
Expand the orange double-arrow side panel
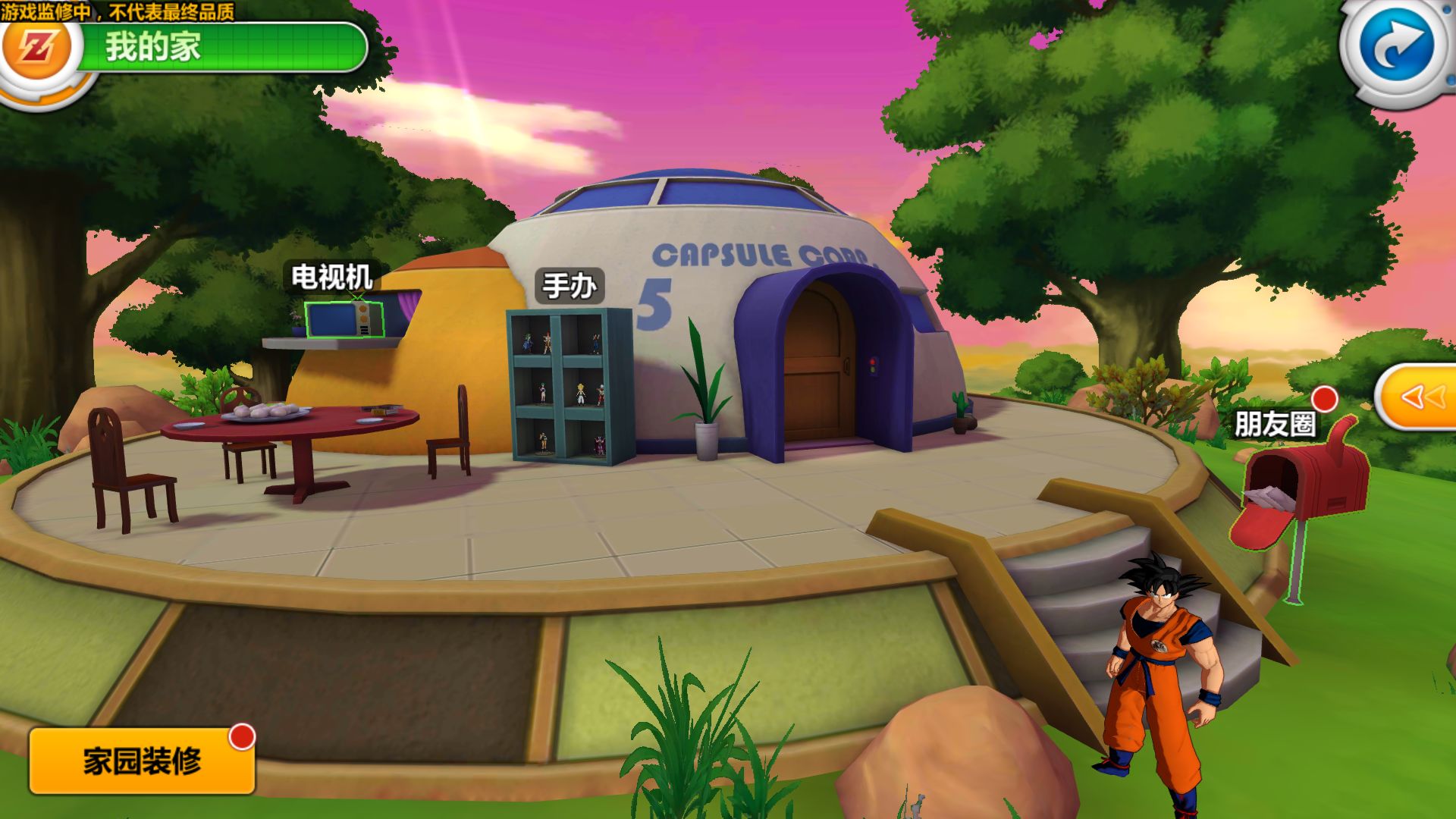pyautogui.click(x=1420, y=397)
